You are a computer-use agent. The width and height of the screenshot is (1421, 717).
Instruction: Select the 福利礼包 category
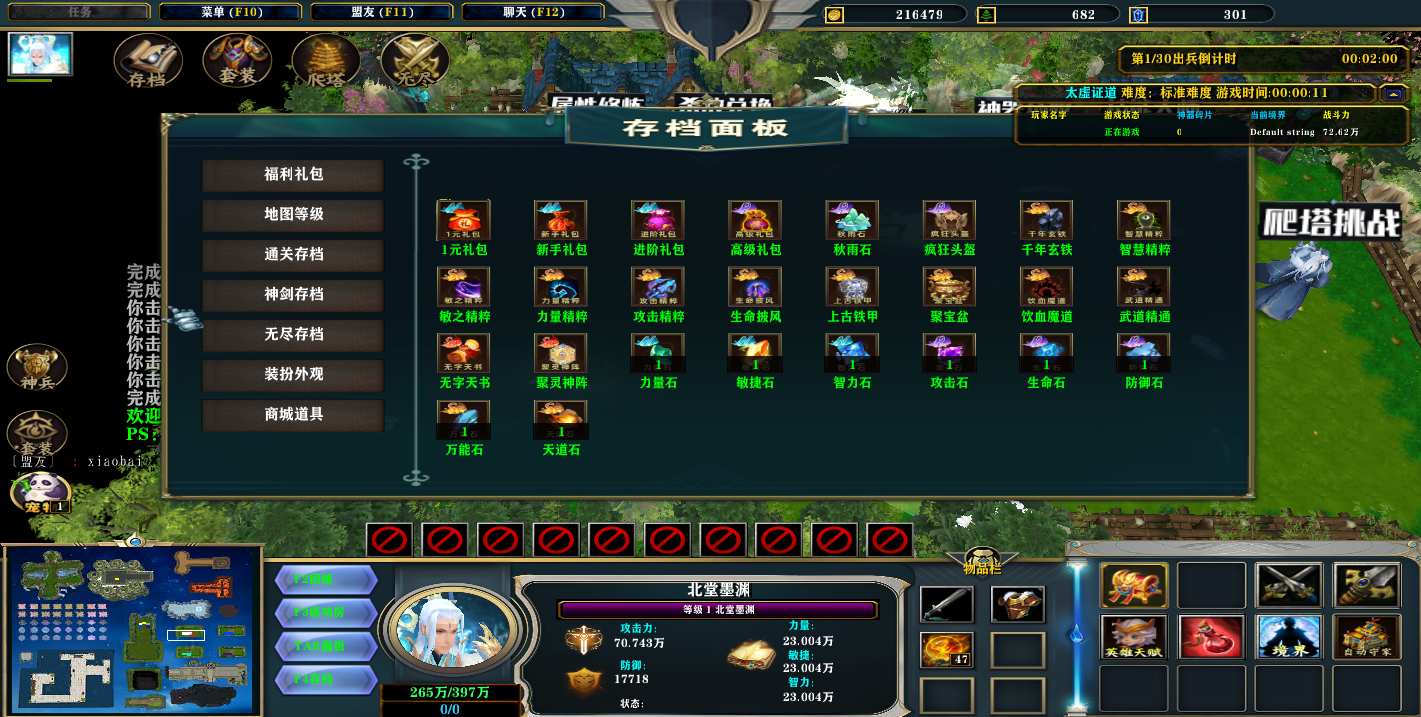[x=293, y=175]
